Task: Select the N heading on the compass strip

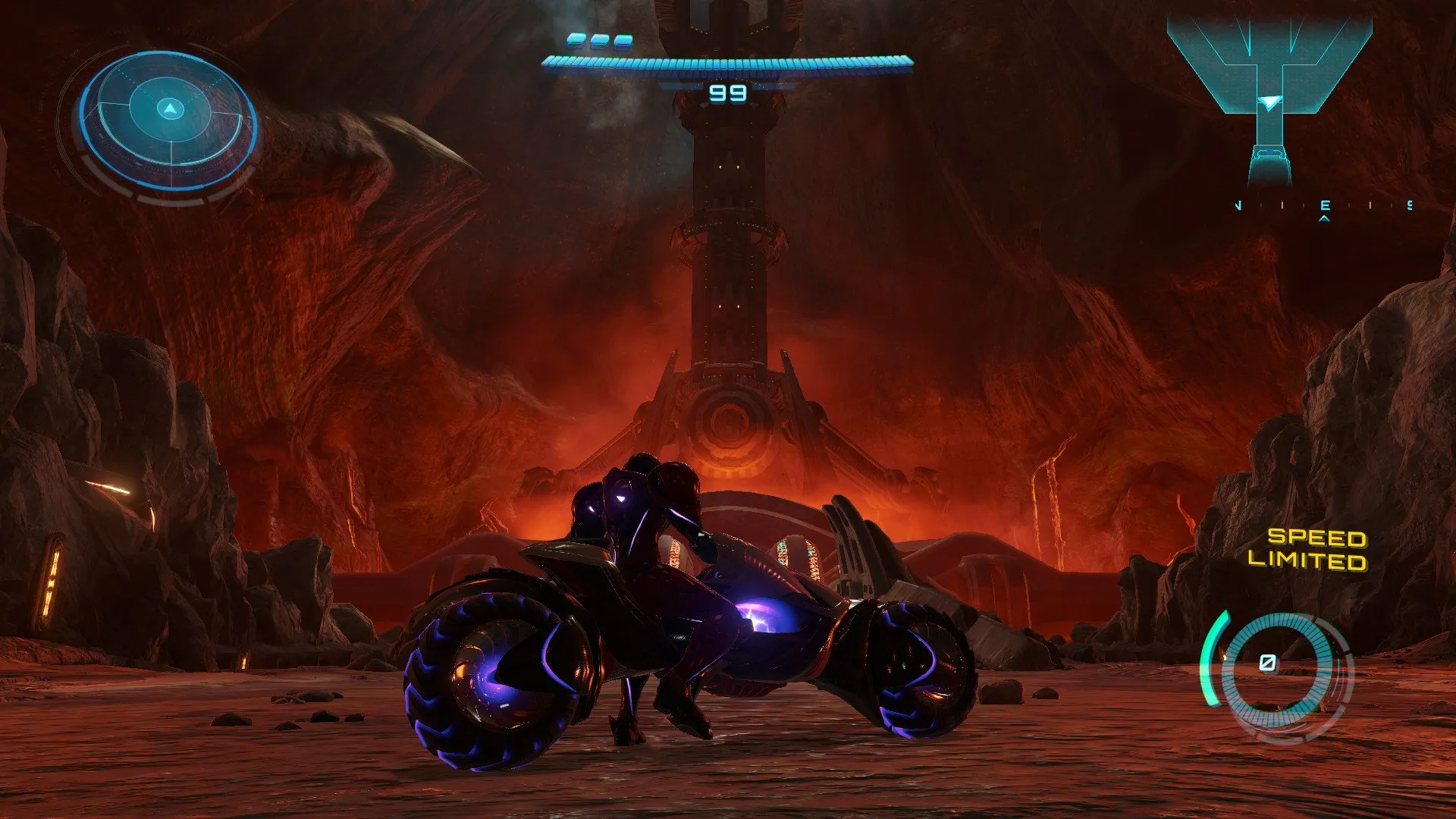Action: [x=1239, y=205]
